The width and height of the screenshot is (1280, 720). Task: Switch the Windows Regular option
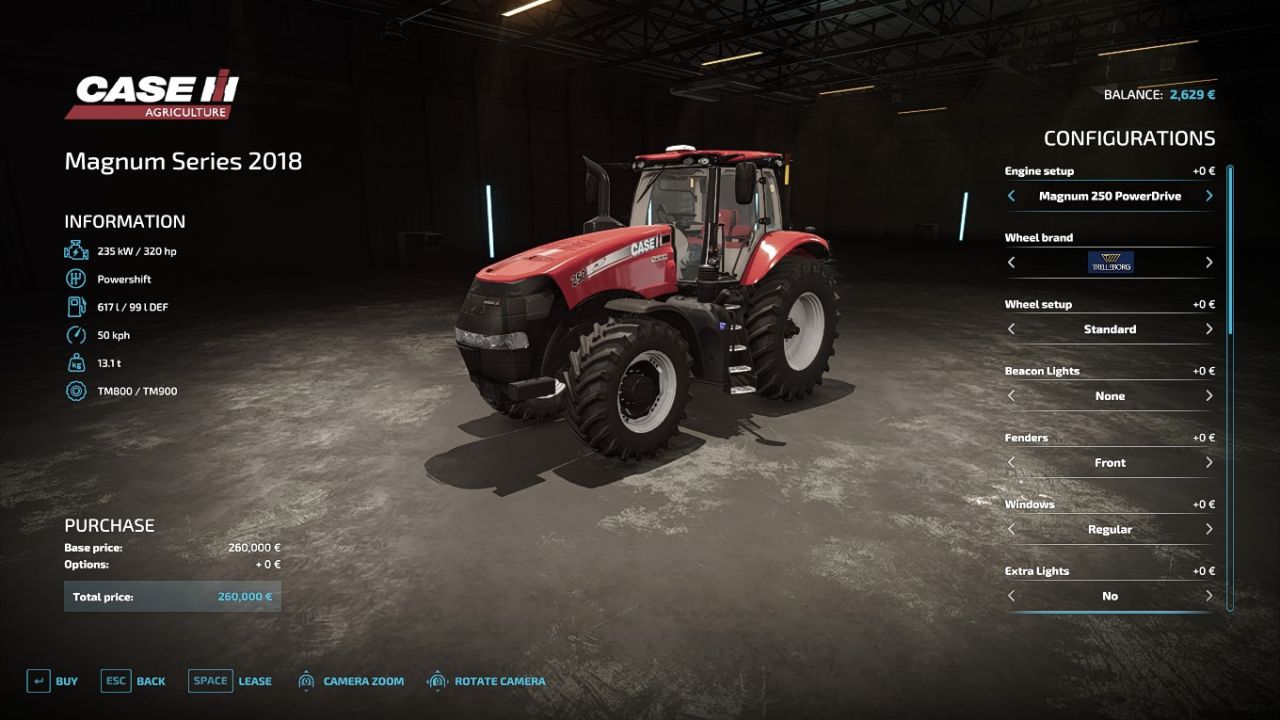(x=1111, y=529)
